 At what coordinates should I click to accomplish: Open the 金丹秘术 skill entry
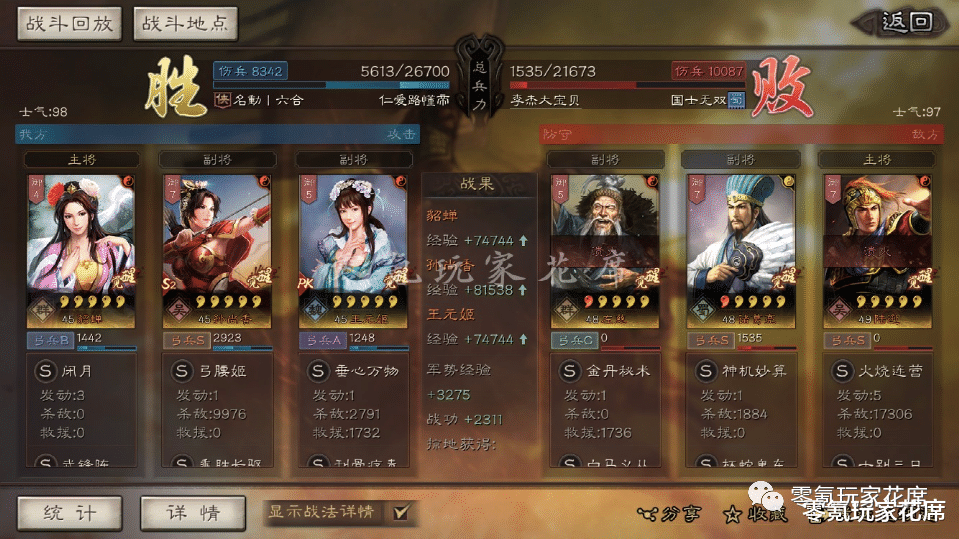[x=604, y=371]
